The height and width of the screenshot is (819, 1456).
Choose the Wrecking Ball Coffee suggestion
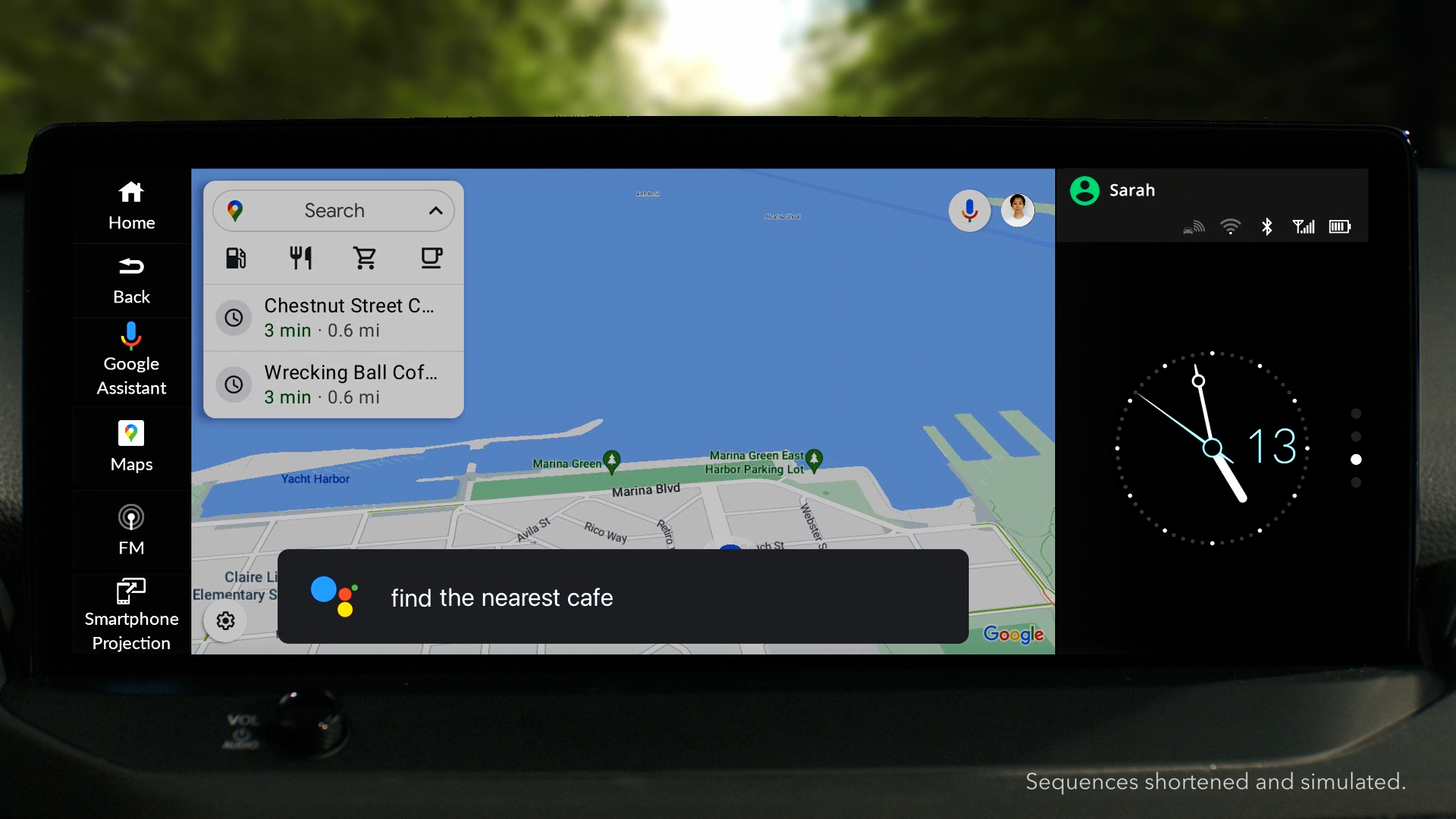334,384
